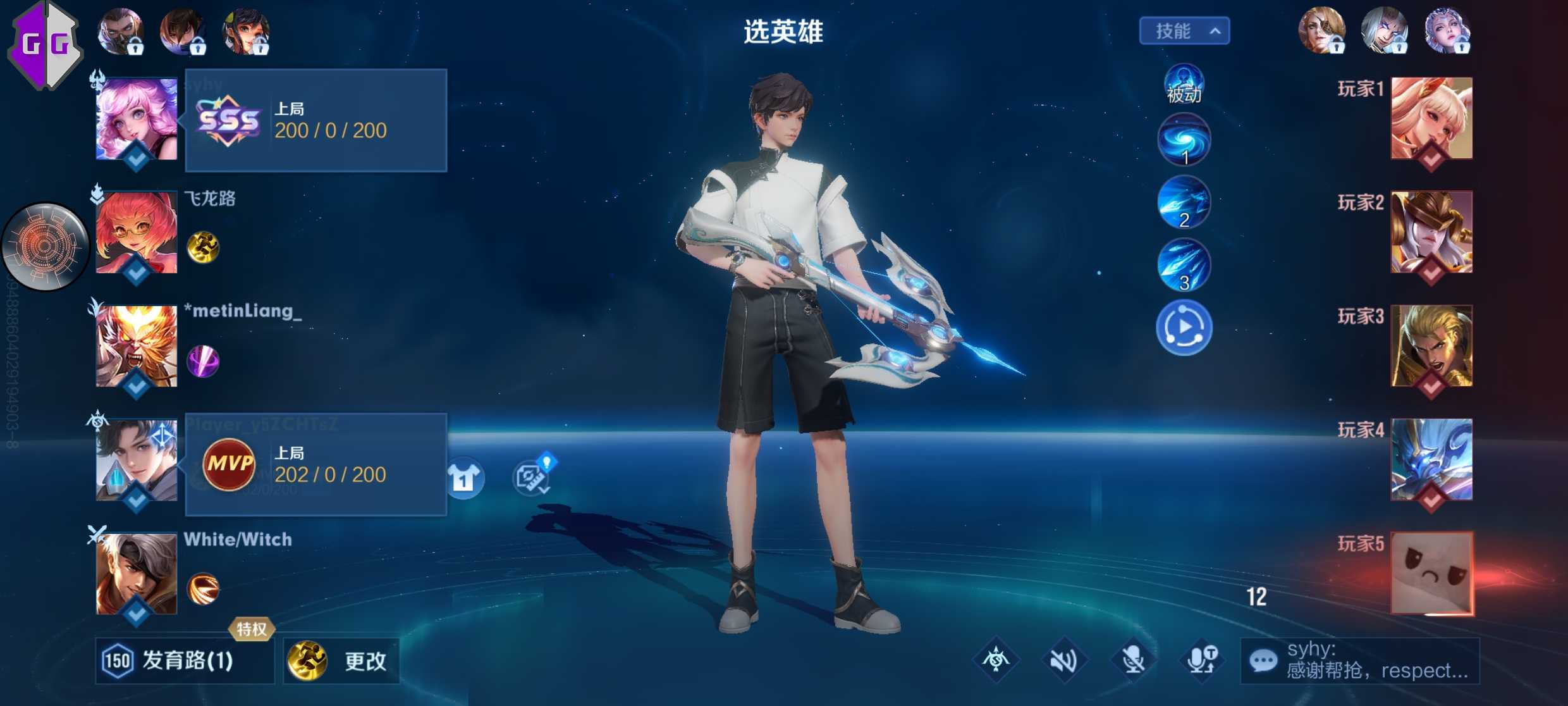Select skill 2 icon
Viewport: 1568px width, 706px height.
tap(1184, 202)
